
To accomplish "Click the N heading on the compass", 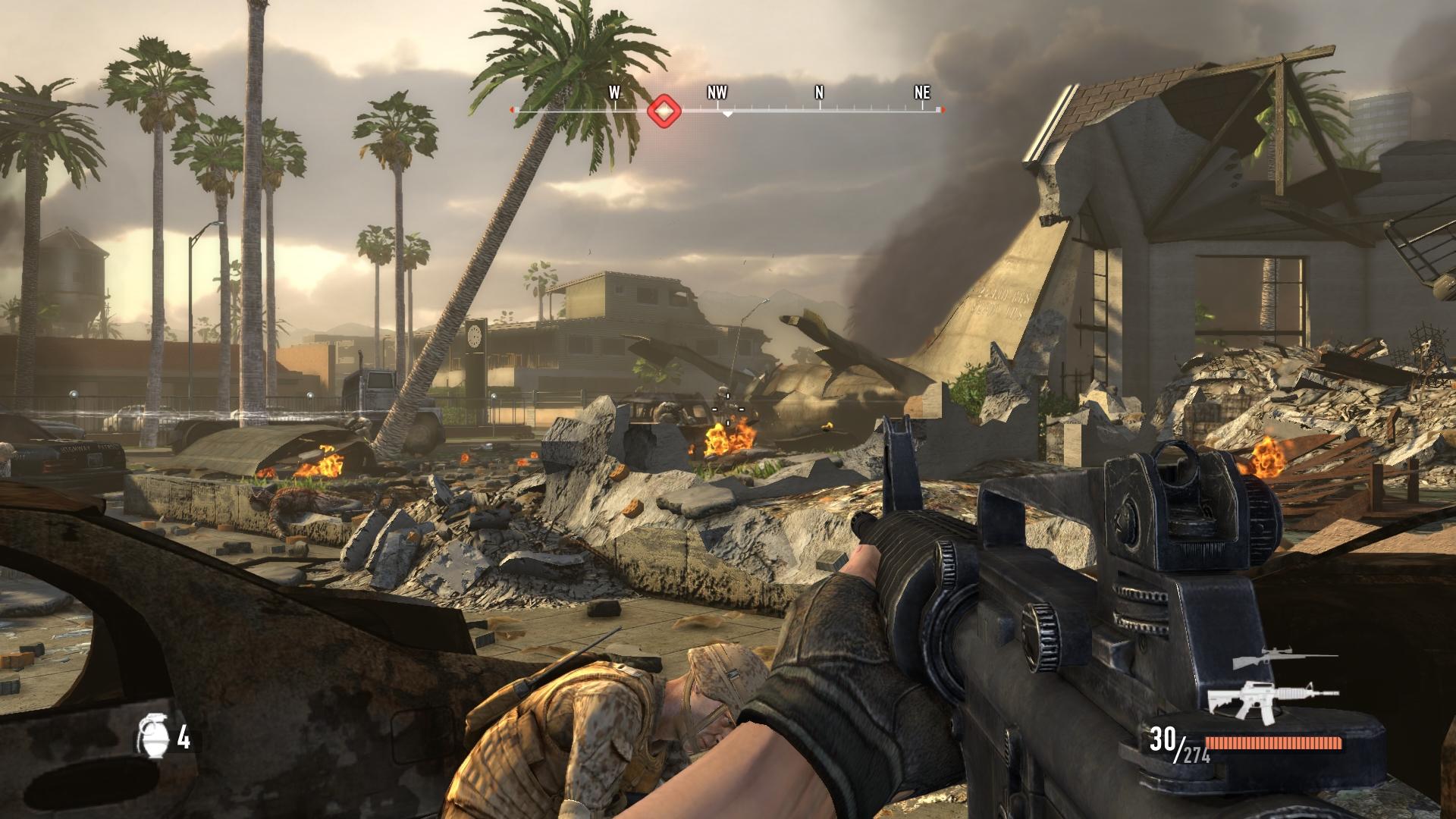I will click(819, 93).
